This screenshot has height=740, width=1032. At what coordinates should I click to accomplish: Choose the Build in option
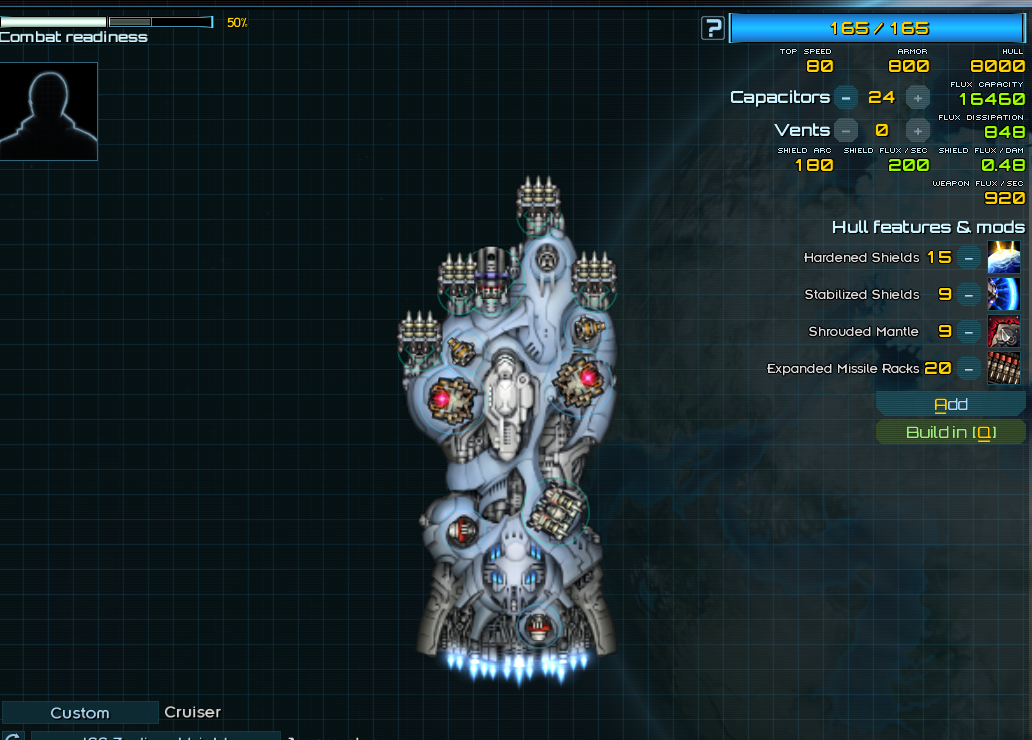951,432
